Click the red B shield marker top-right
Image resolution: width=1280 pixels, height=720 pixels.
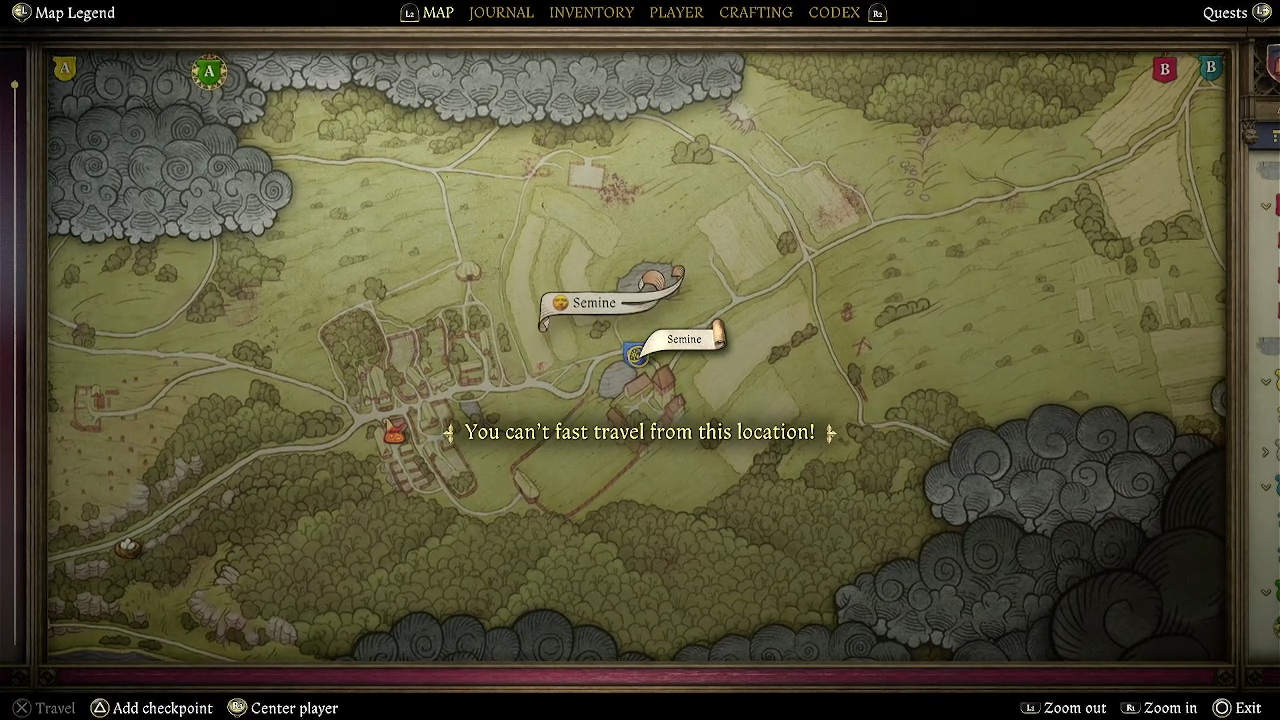[1164, 69]
